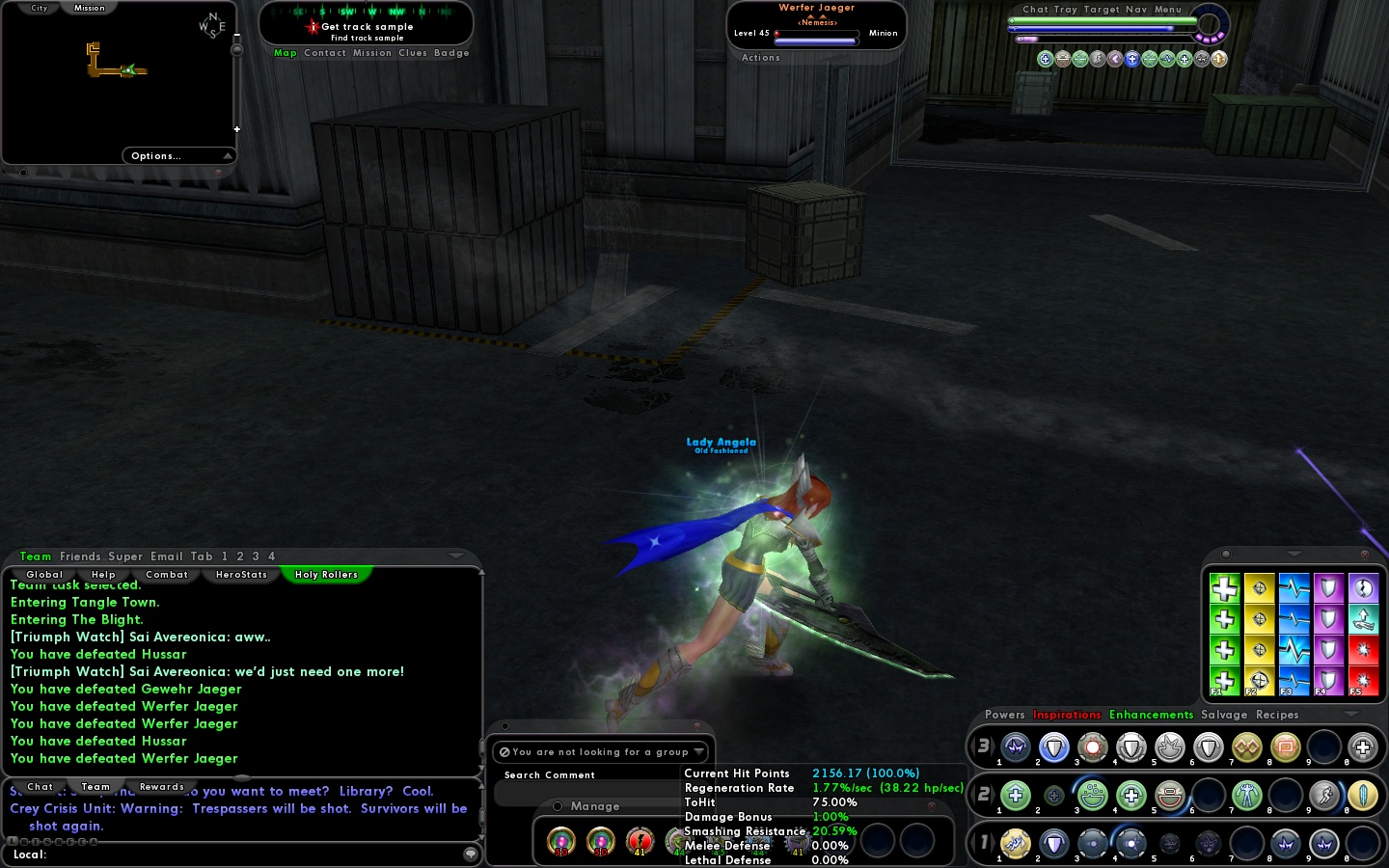
Task: Select the Holy Rollers chat tab
Action: 326,575
